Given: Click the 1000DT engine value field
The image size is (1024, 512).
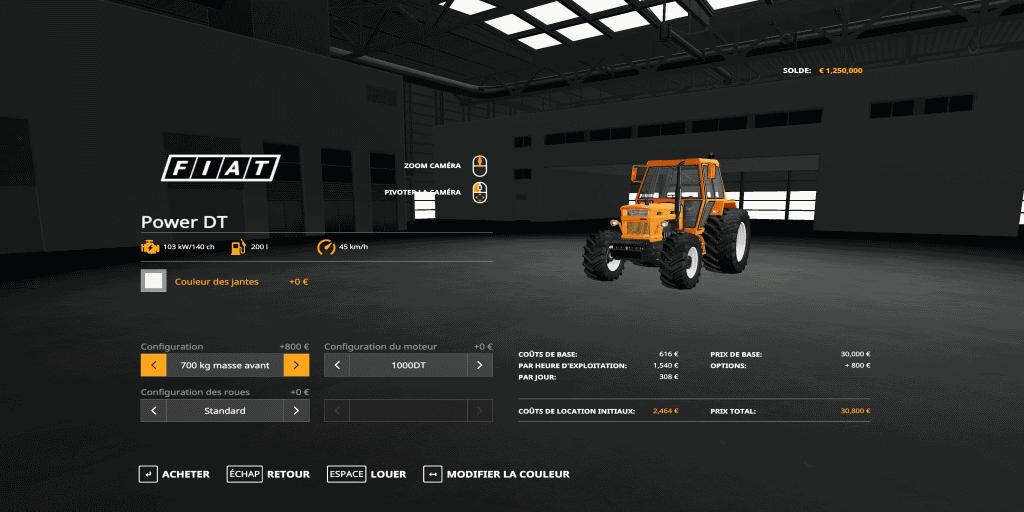Looking at the screenshot, I should 408,365.
